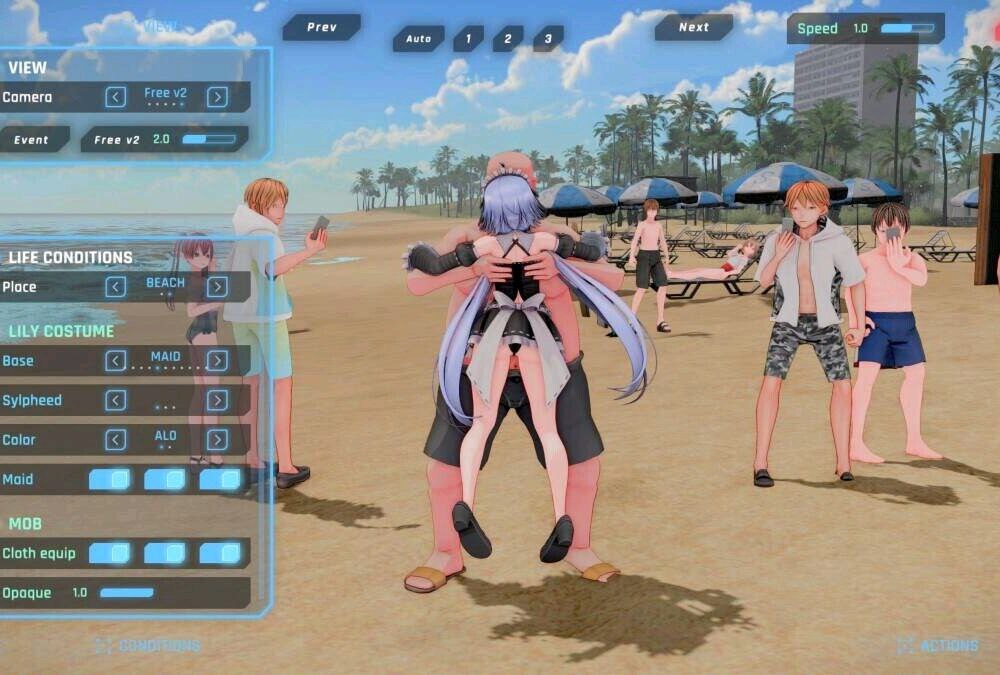The width and height of the screenshot is (1000, 675).
Task: Change Place to the next location
Action: pos(217,287)
